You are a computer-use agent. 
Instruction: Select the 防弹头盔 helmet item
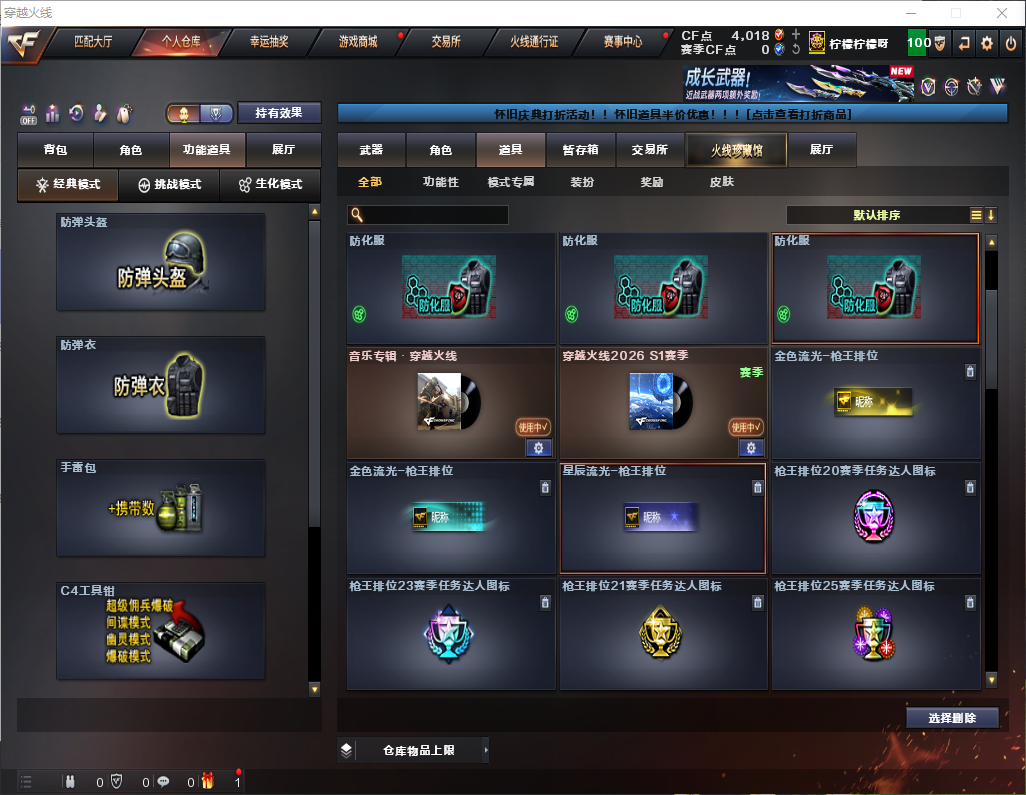(161, 262)
